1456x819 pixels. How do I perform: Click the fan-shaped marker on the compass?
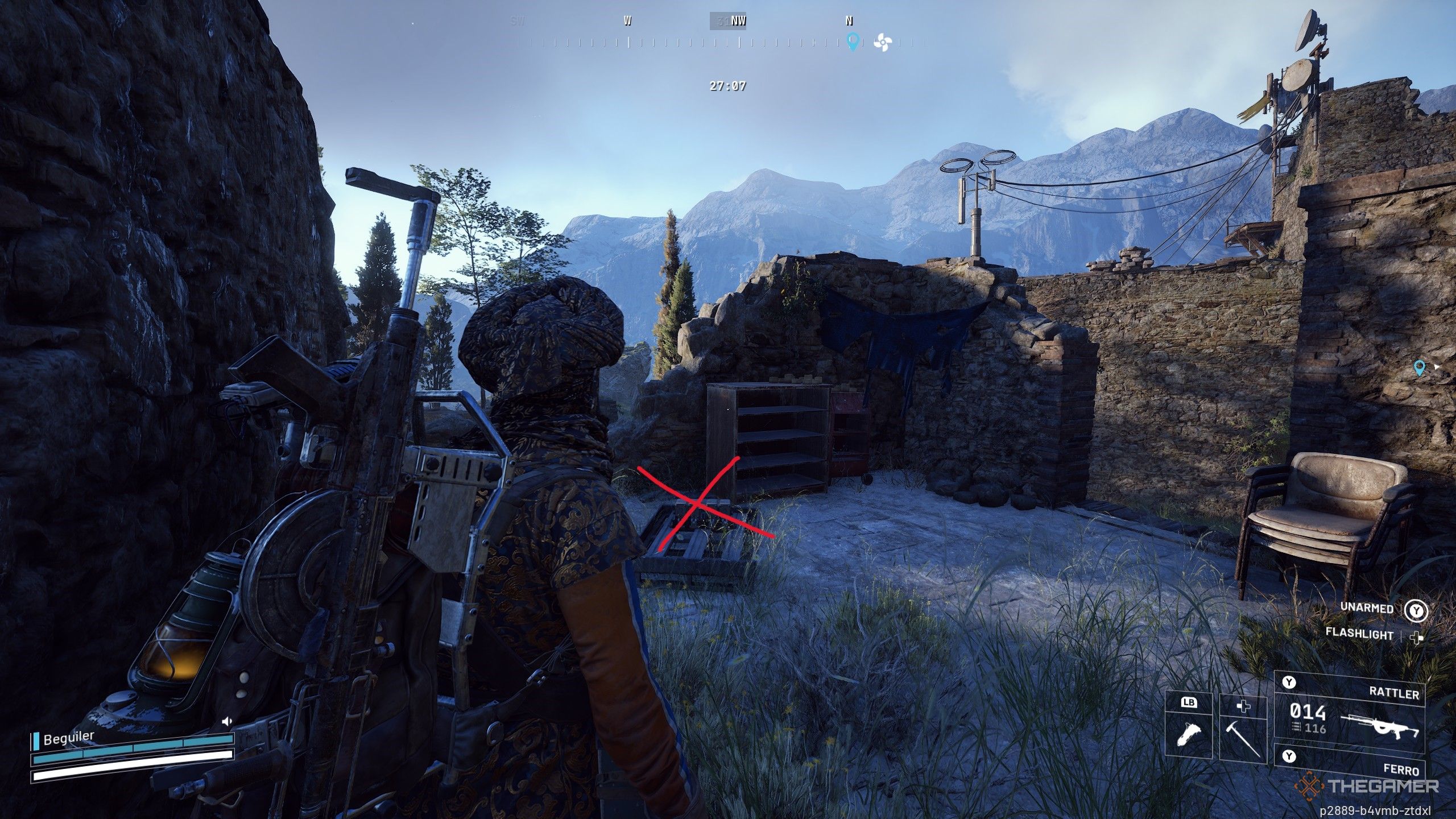point(882,42)
